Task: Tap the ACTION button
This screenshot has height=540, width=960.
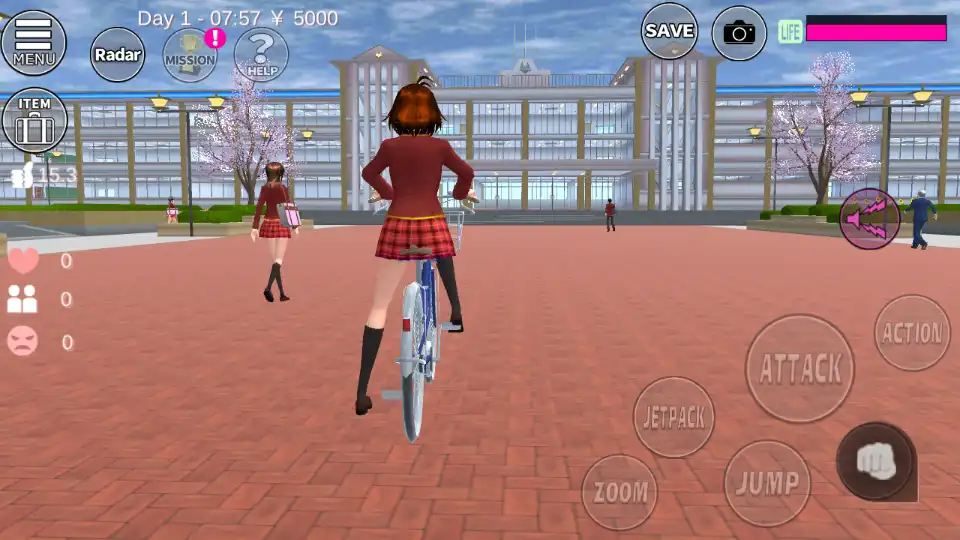Action: point(912,333)
